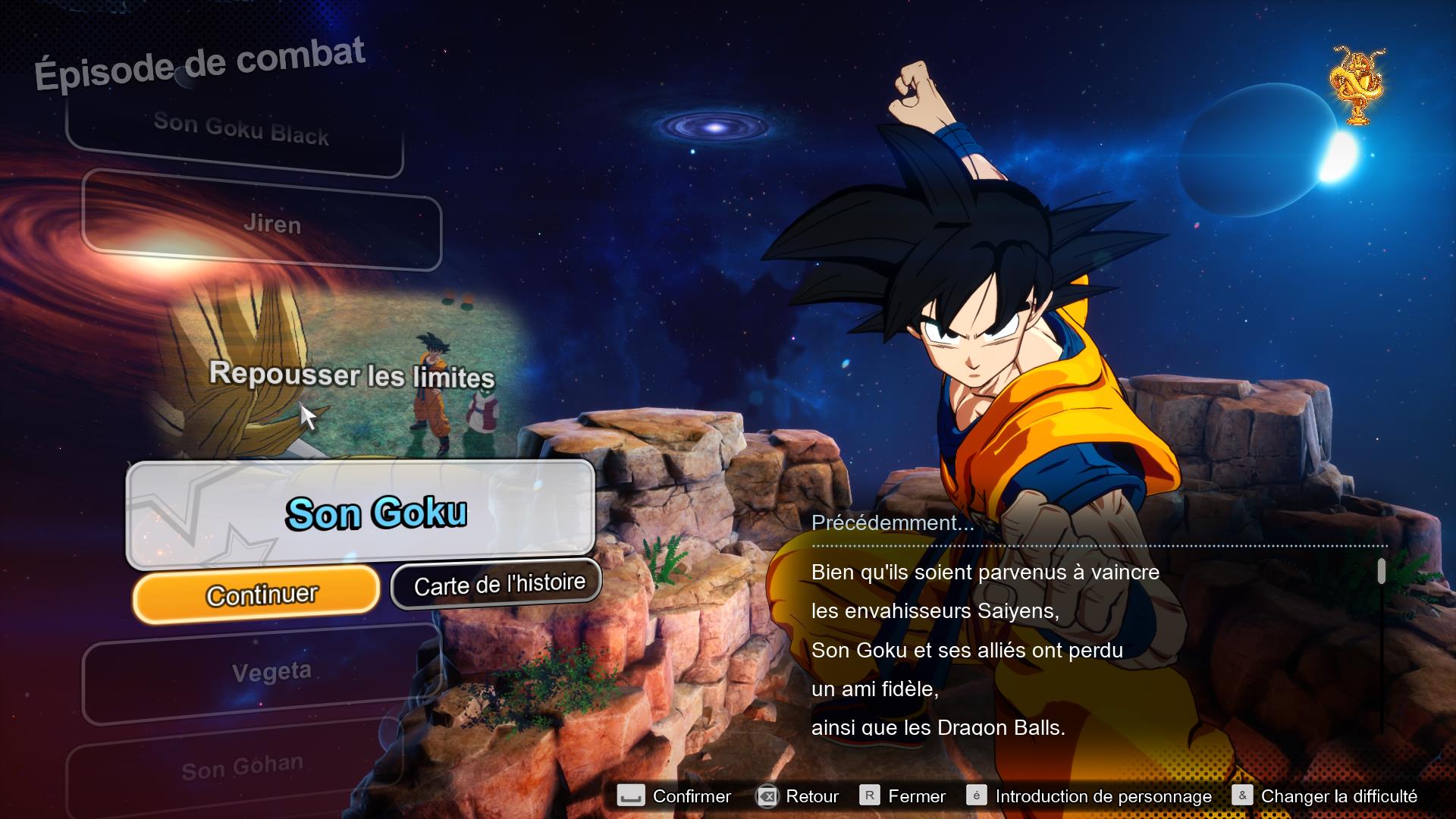The width and height of the screenshot is (1456, 819).
Task: Click the circular Retour back icon
Action: click(x=767, y=796)
